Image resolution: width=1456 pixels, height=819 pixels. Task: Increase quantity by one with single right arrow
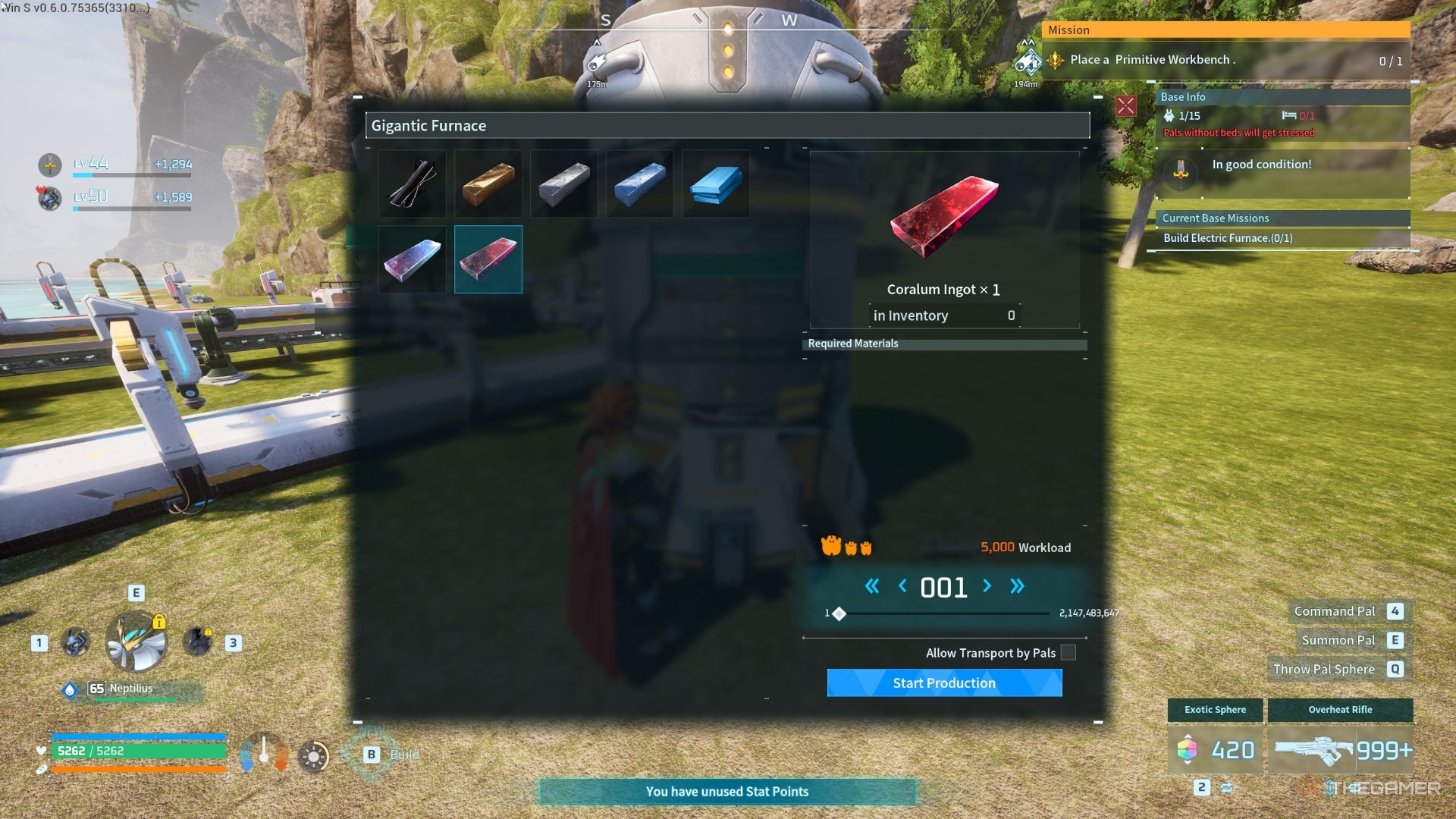pos(987,585)
